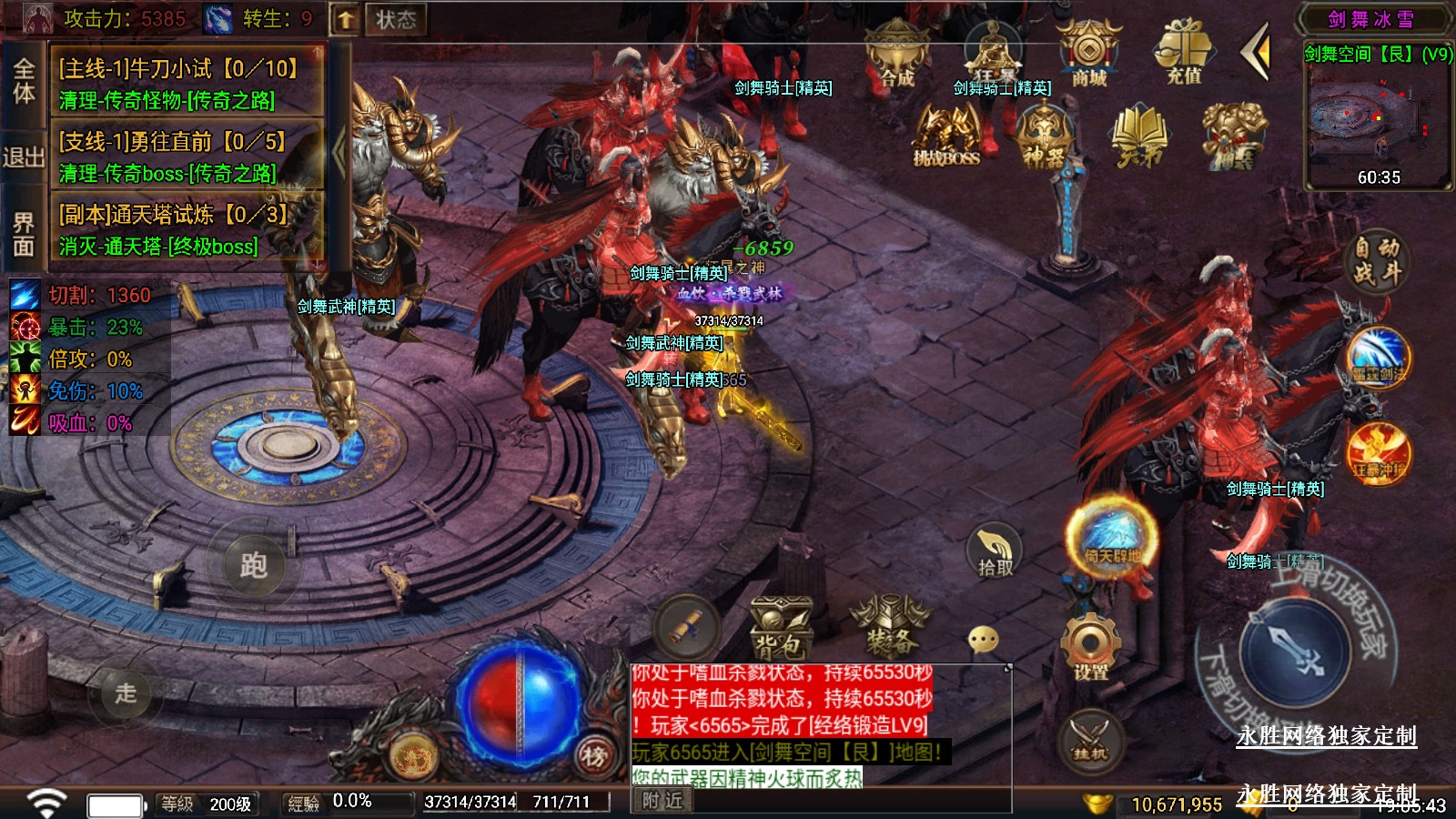Open the 状态 status panel
The height and width of the screenshot is (819, 1456).
[396, 19]
